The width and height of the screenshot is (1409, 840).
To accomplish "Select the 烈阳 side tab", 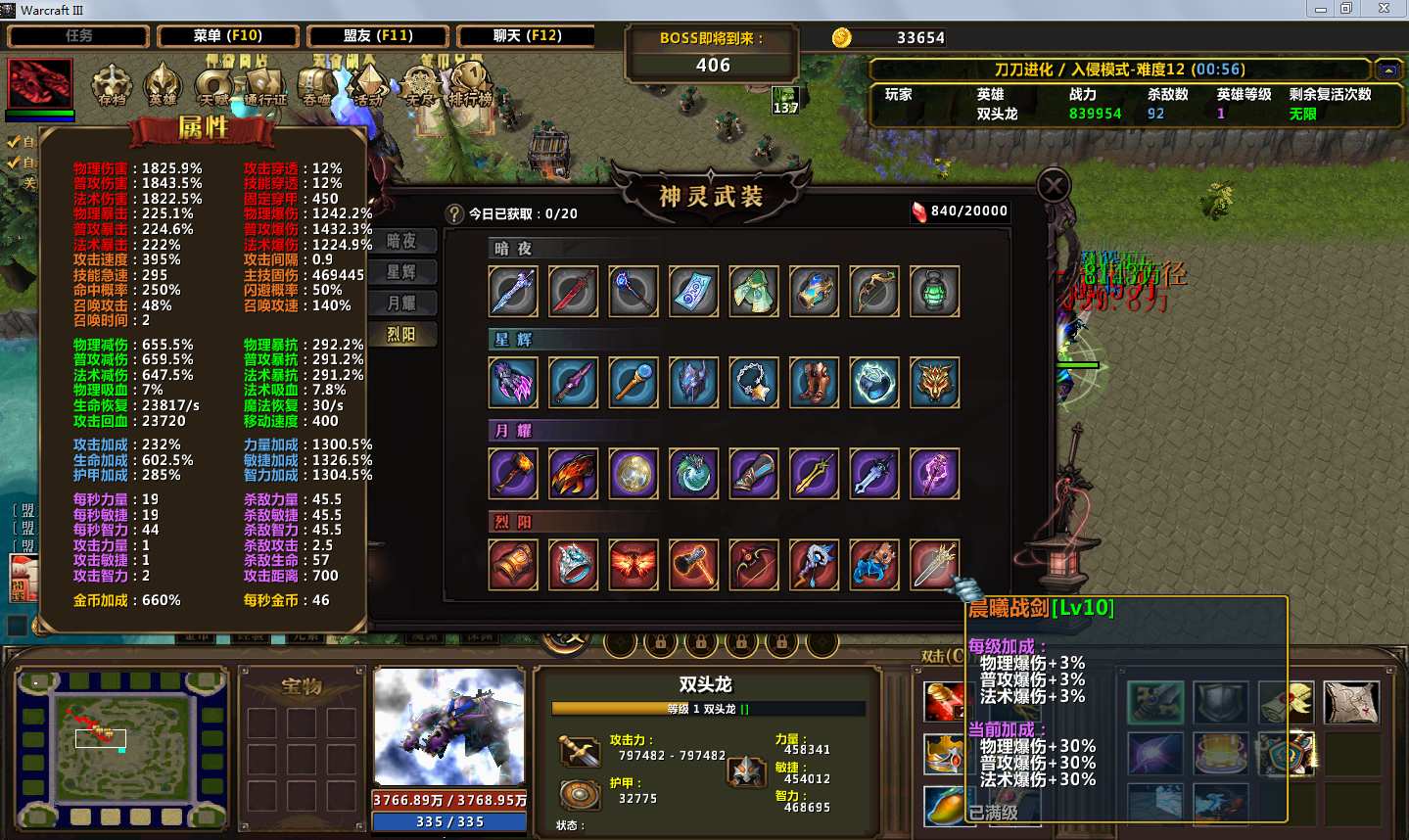I will coord(401,335).
